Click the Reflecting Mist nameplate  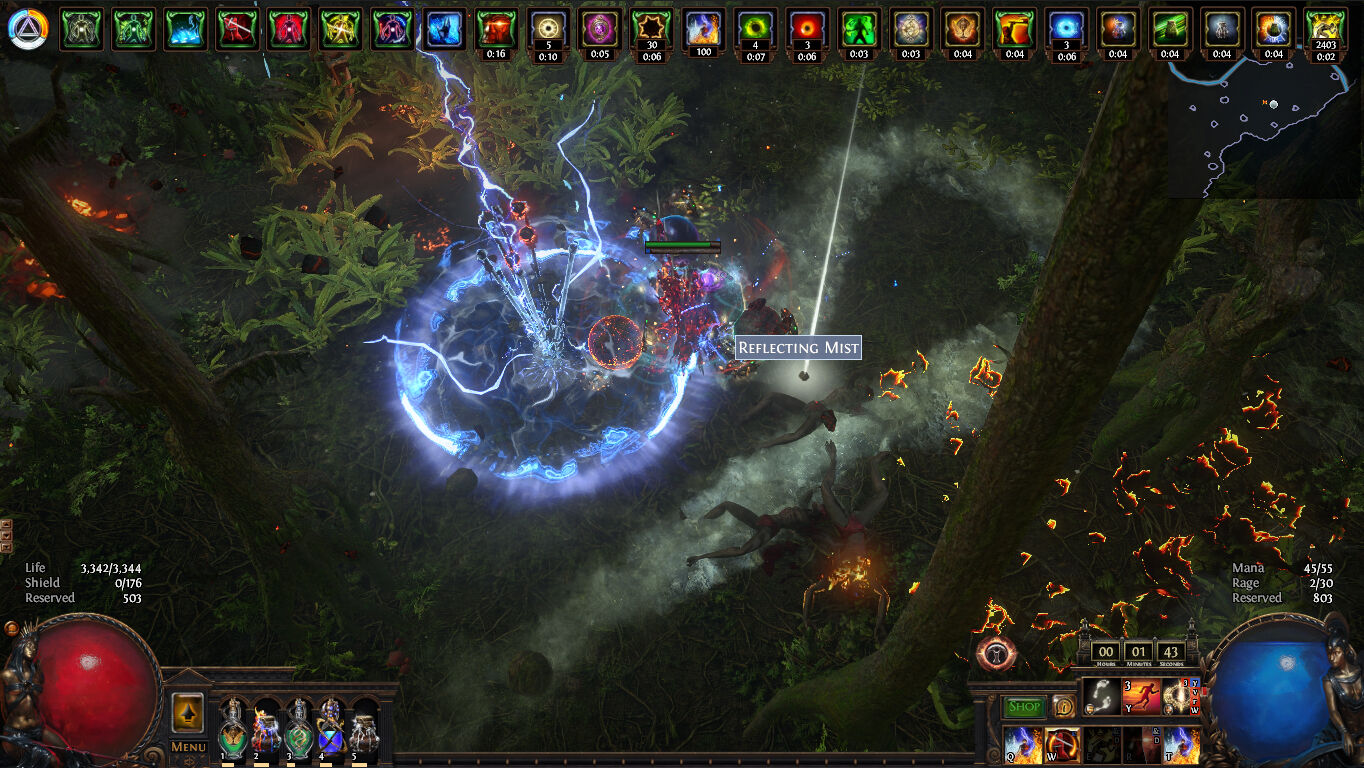(x=797, y=348)
